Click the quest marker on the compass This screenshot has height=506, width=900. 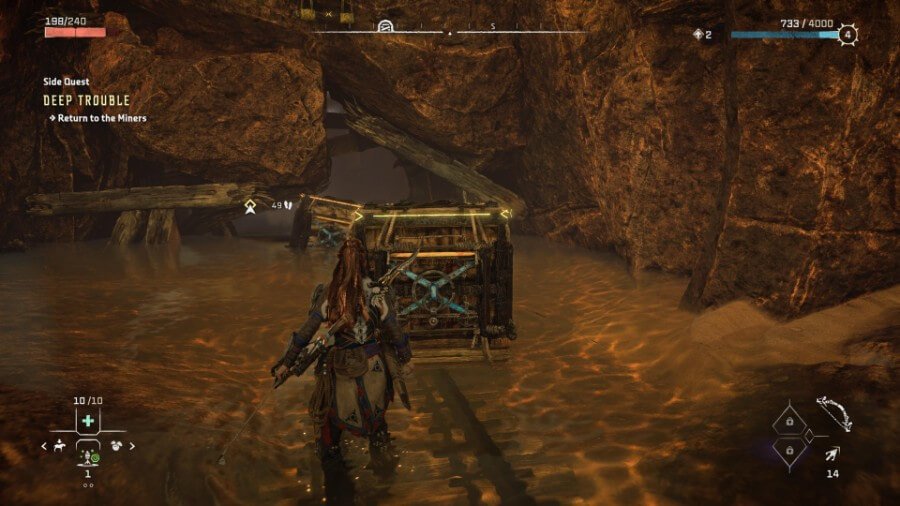[385, 27]
